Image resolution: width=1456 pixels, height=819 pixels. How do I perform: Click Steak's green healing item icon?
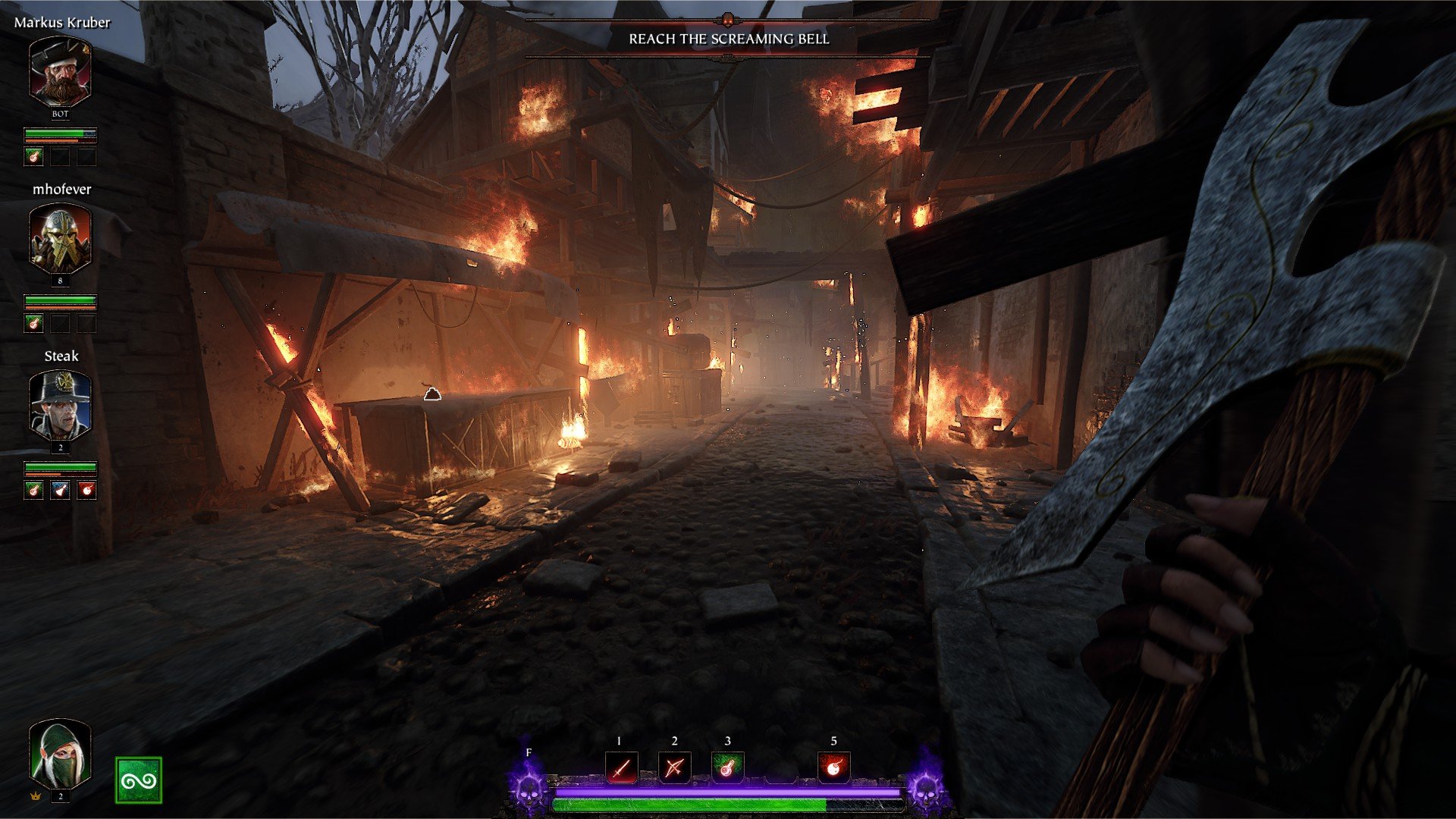[x=33, y=490]
